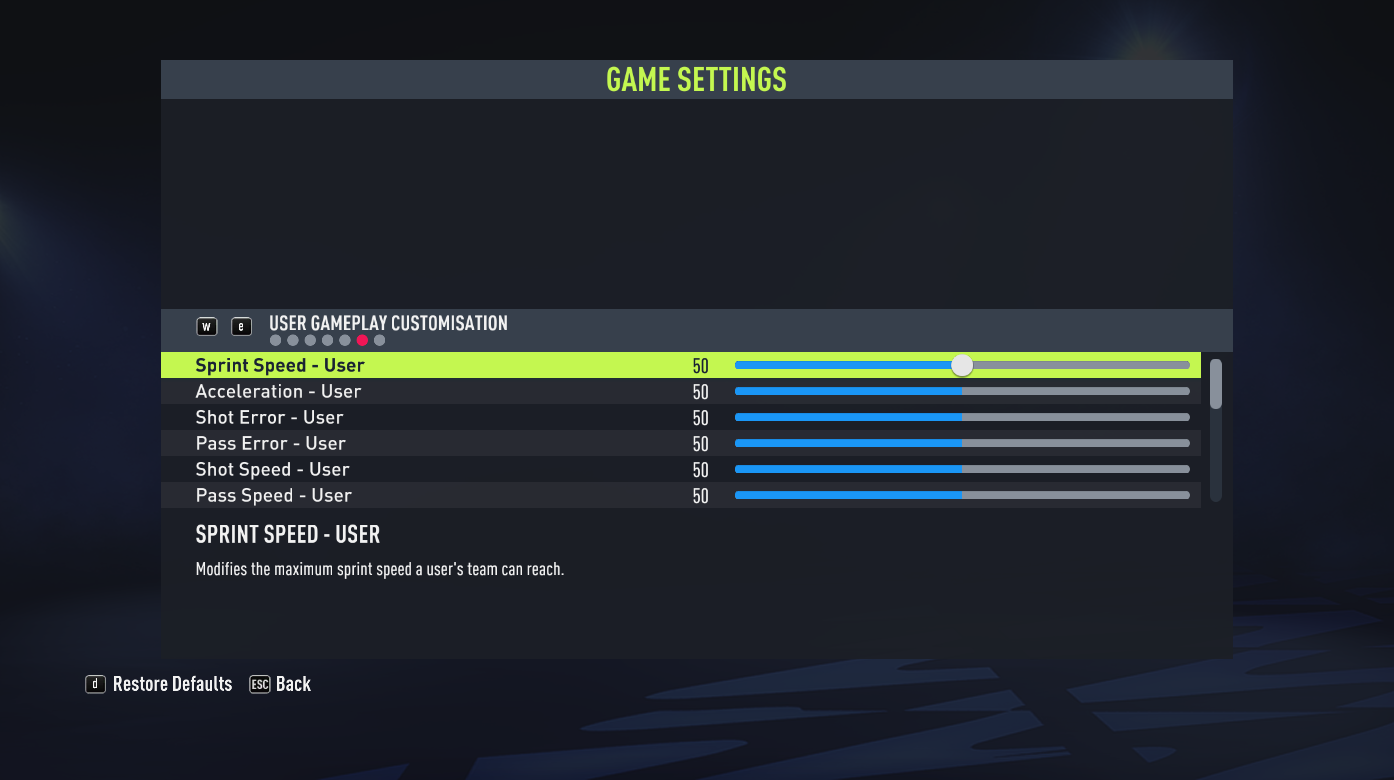Click the "d" key icon beside Restore Defaults
The image size is (1394, 780).
click(95, 684)
